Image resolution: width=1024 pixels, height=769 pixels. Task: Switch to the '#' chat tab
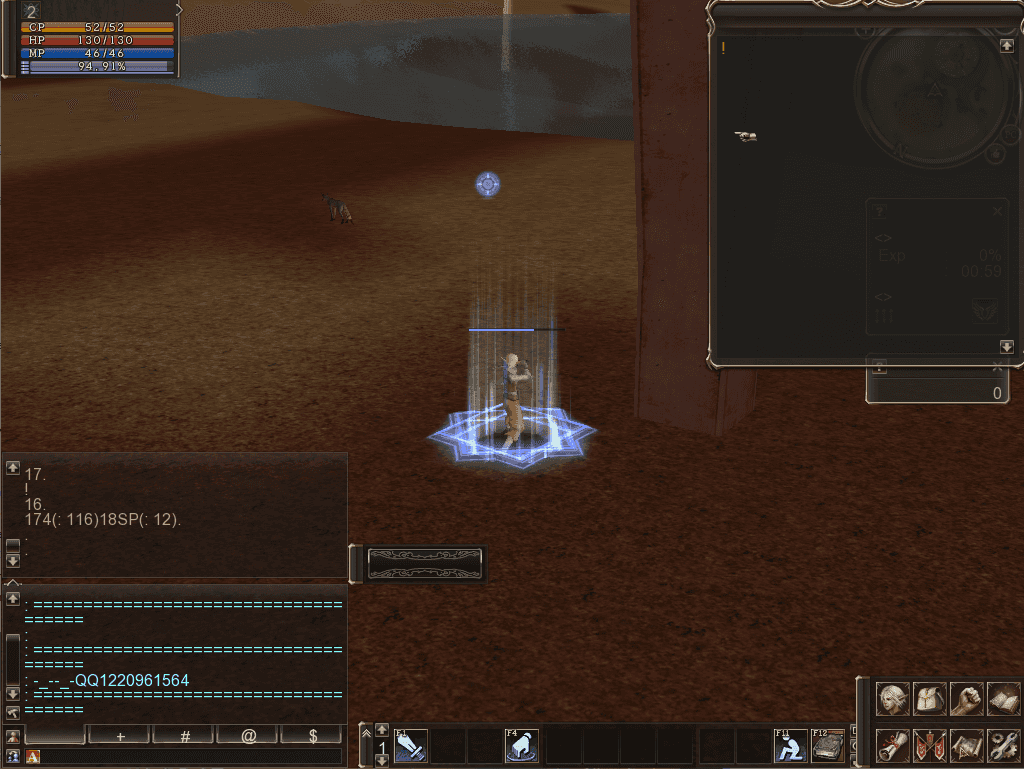click(185, 735)
